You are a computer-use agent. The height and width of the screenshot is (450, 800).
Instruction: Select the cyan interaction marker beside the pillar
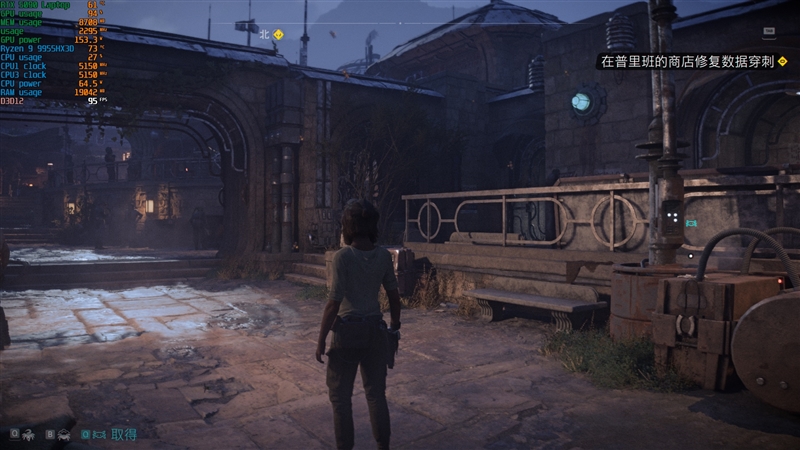[692, 223]
